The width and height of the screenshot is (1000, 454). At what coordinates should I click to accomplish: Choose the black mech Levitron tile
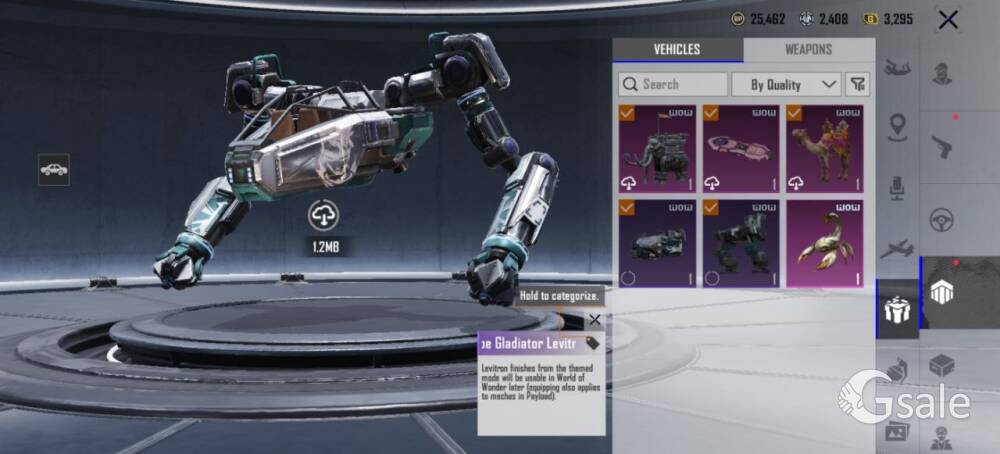(741, 243)
